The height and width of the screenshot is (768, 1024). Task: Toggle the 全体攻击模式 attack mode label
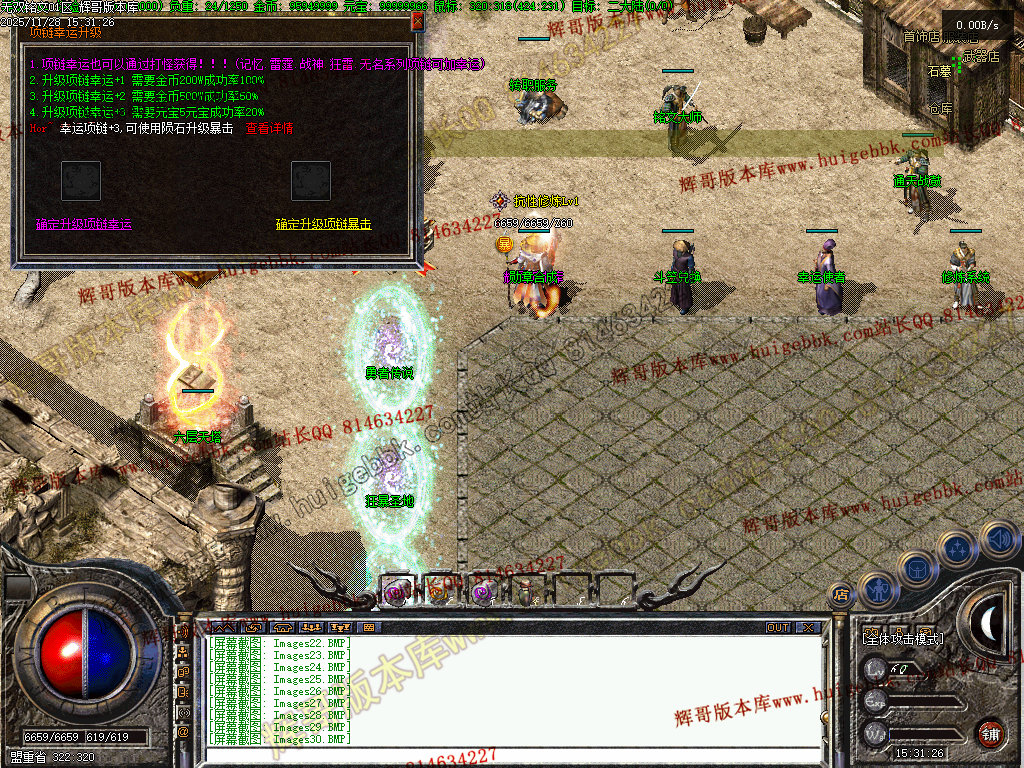click(x=903, y=638)
